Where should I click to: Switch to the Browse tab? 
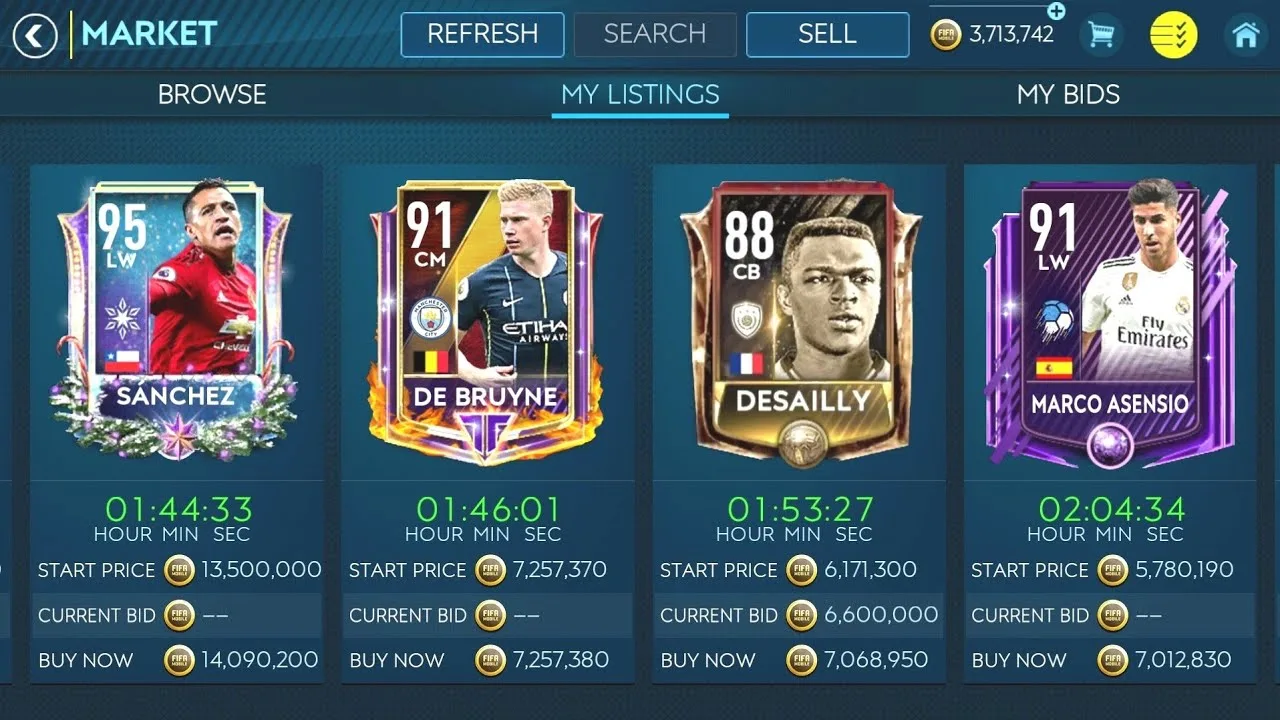point(212,94)
